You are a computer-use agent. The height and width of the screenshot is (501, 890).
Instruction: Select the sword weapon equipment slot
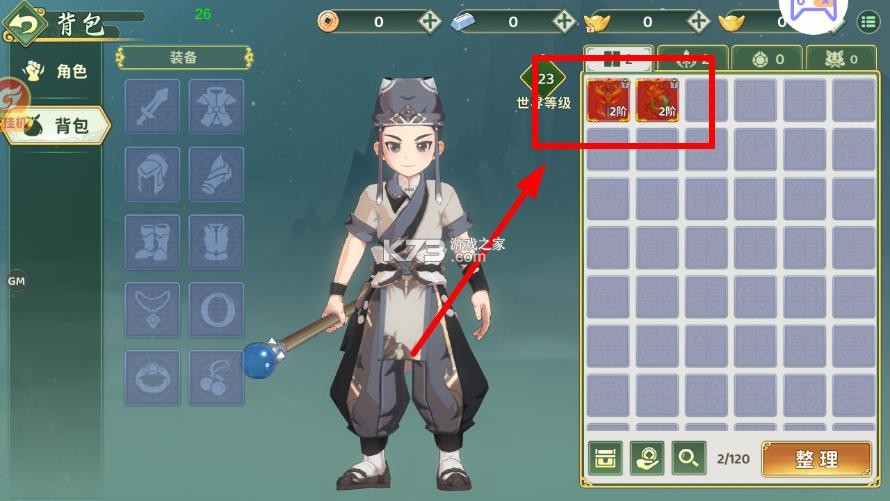point(152,106)
